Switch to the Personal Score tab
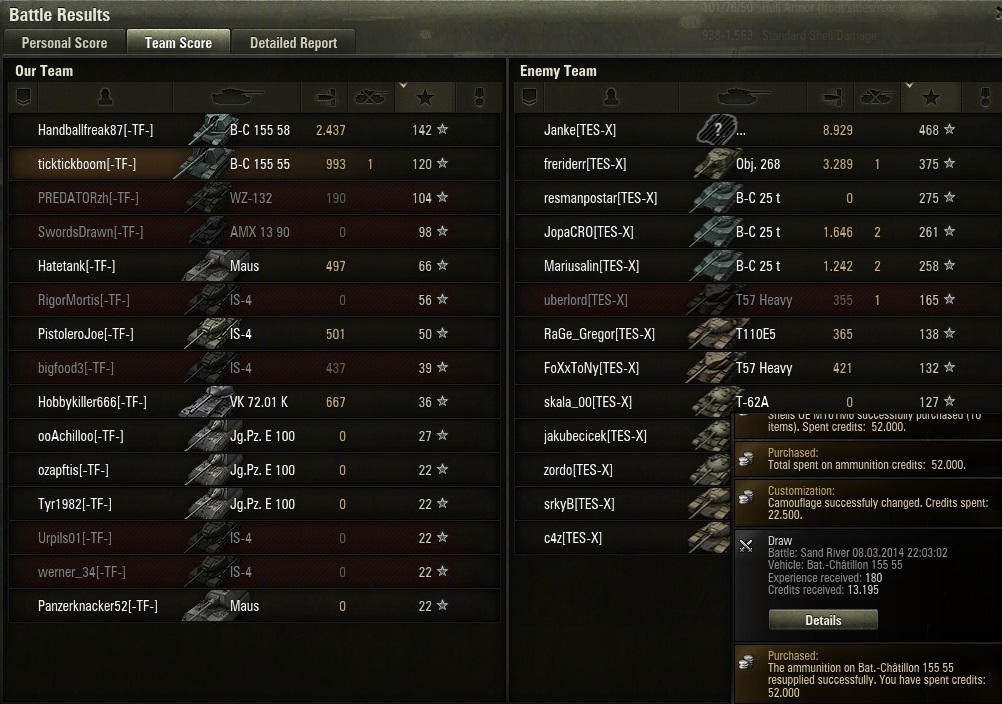This screenshot has width=1002, height=704. 64,43
